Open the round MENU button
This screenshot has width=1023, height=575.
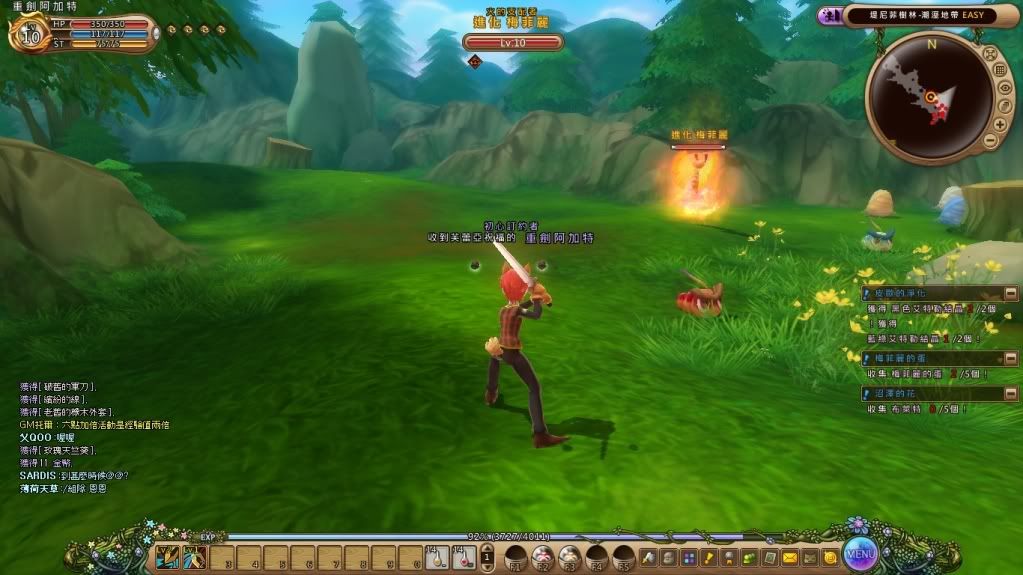click(x=860, y=553)
